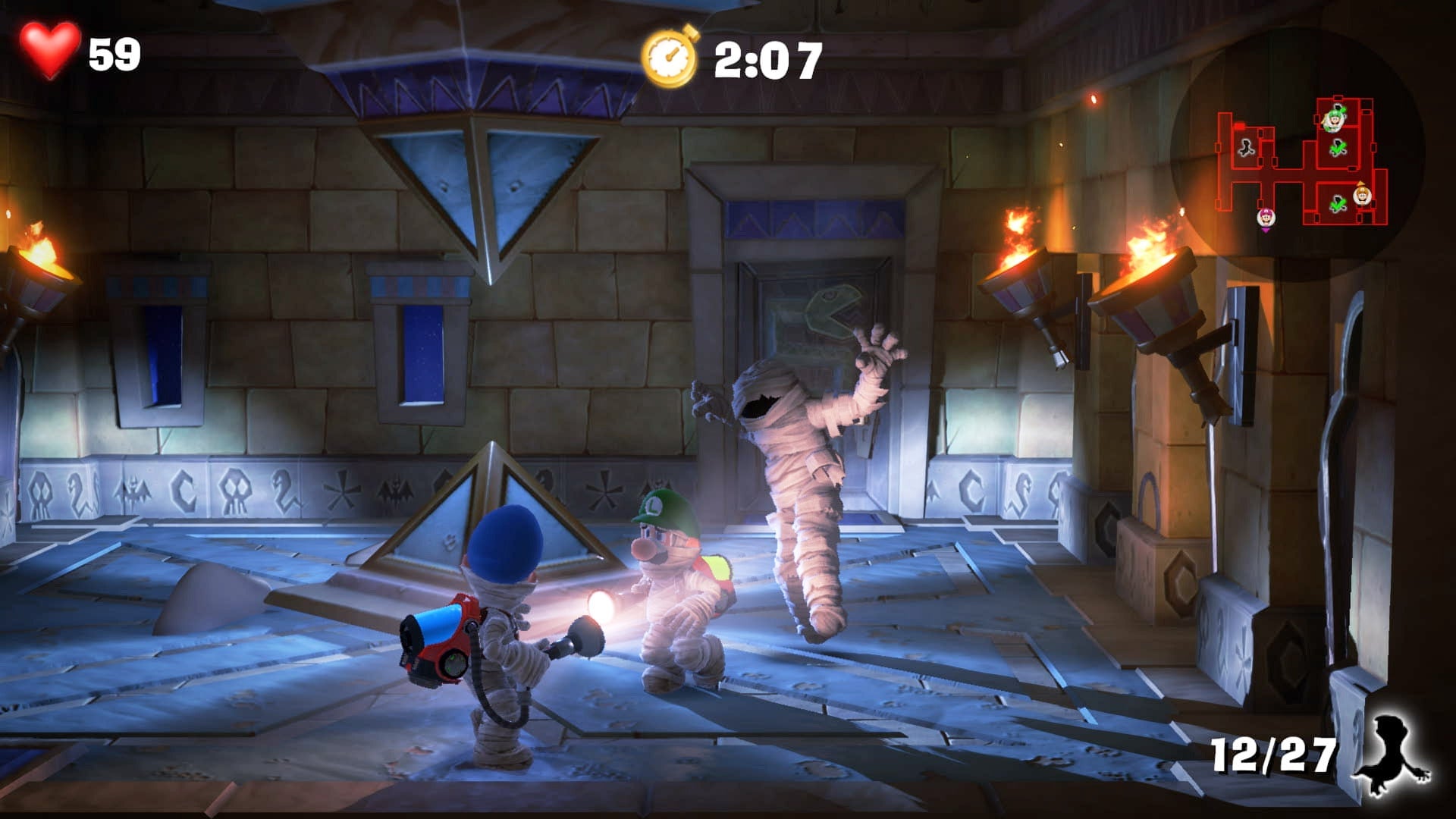Select the orange-capped player marker on the minimap
1456x819 pixels.
point(1361,196)
